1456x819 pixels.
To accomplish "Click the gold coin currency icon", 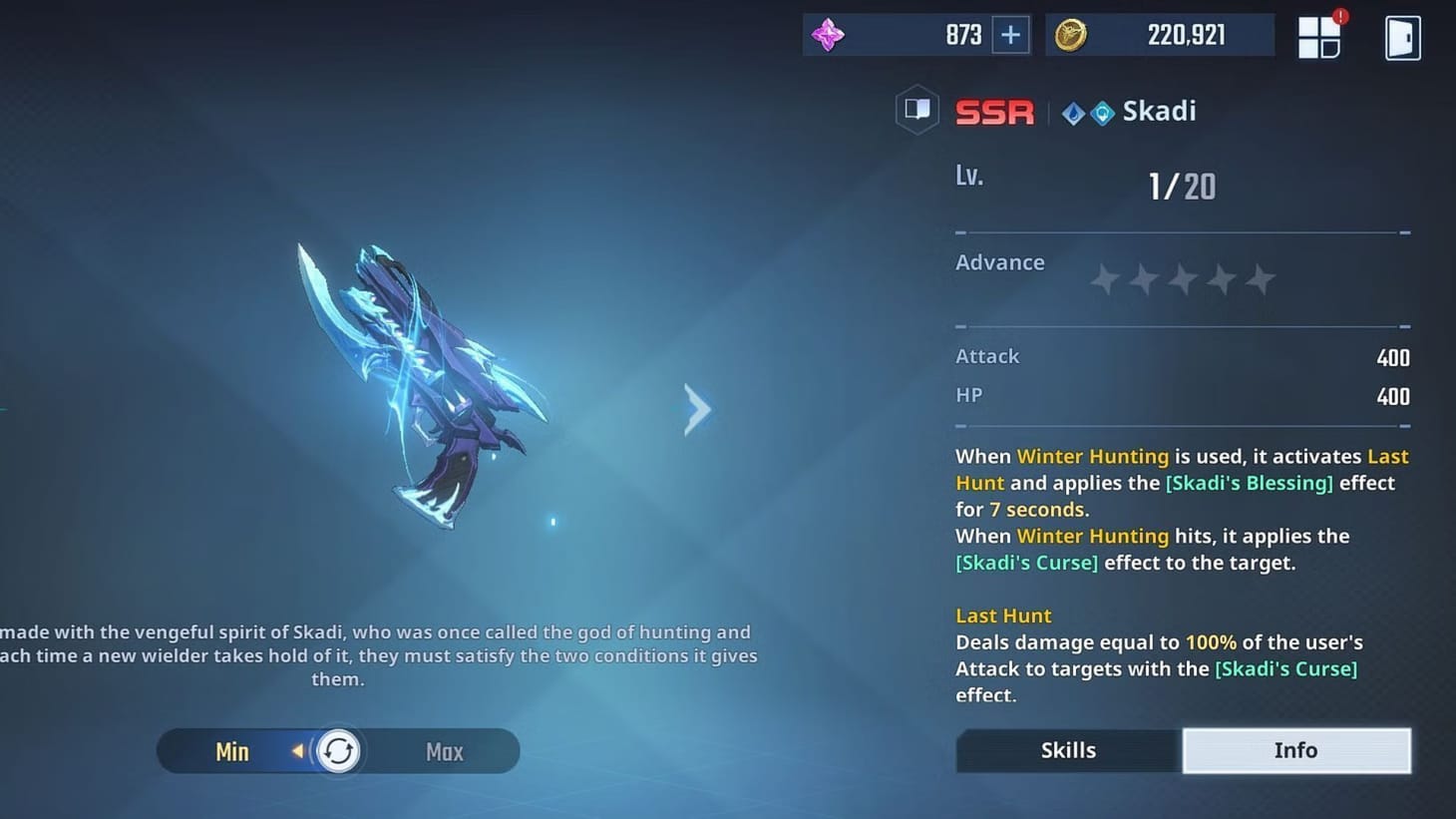I will click(x=1072, y=33).
